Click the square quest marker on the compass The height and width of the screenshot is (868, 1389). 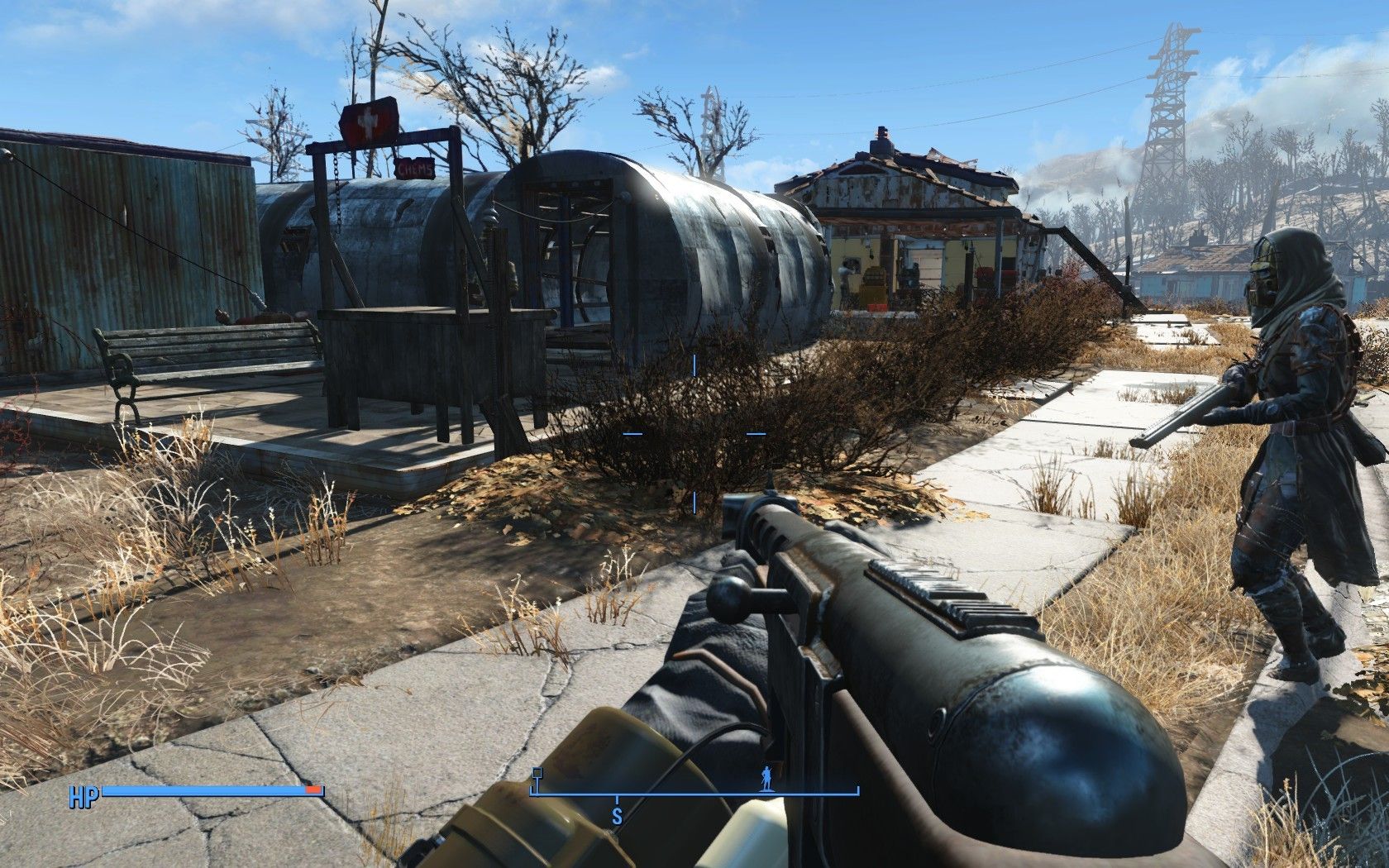click(x=537, y=774)
